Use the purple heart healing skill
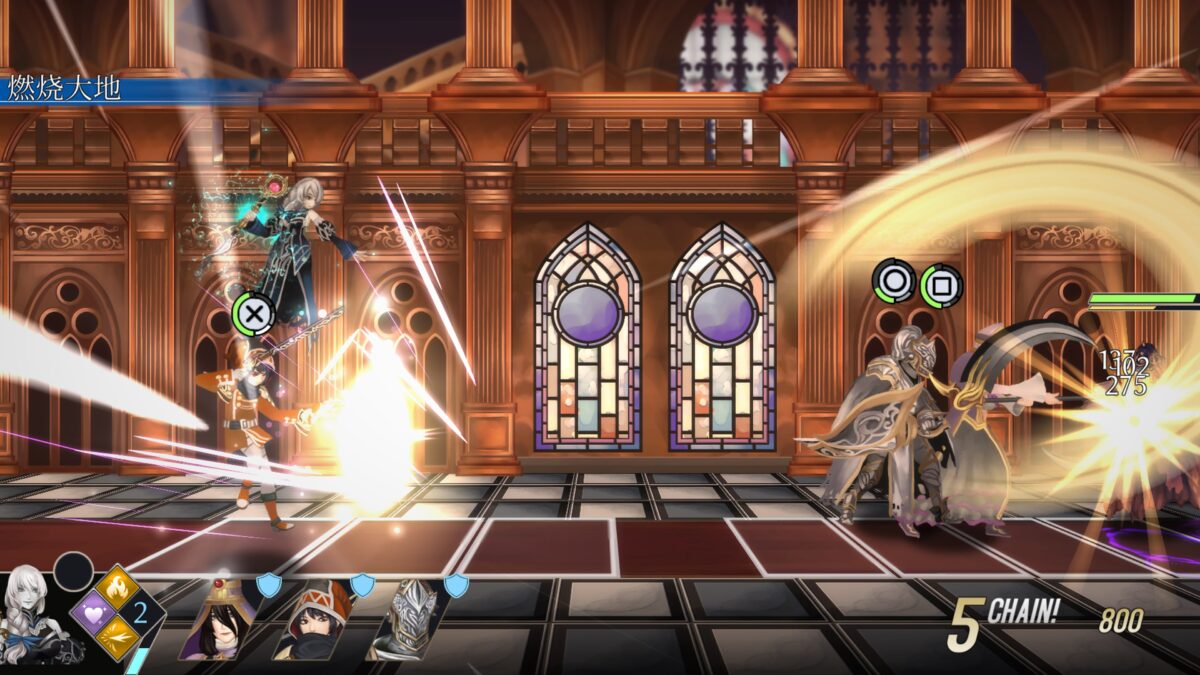 92,612
